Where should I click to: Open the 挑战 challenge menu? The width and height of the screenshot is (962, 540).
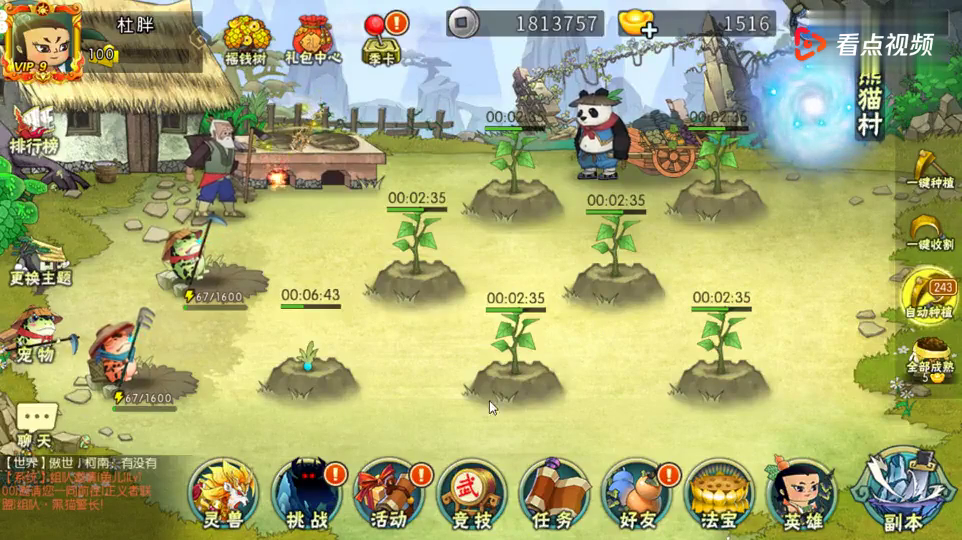[x=307, y=492]
